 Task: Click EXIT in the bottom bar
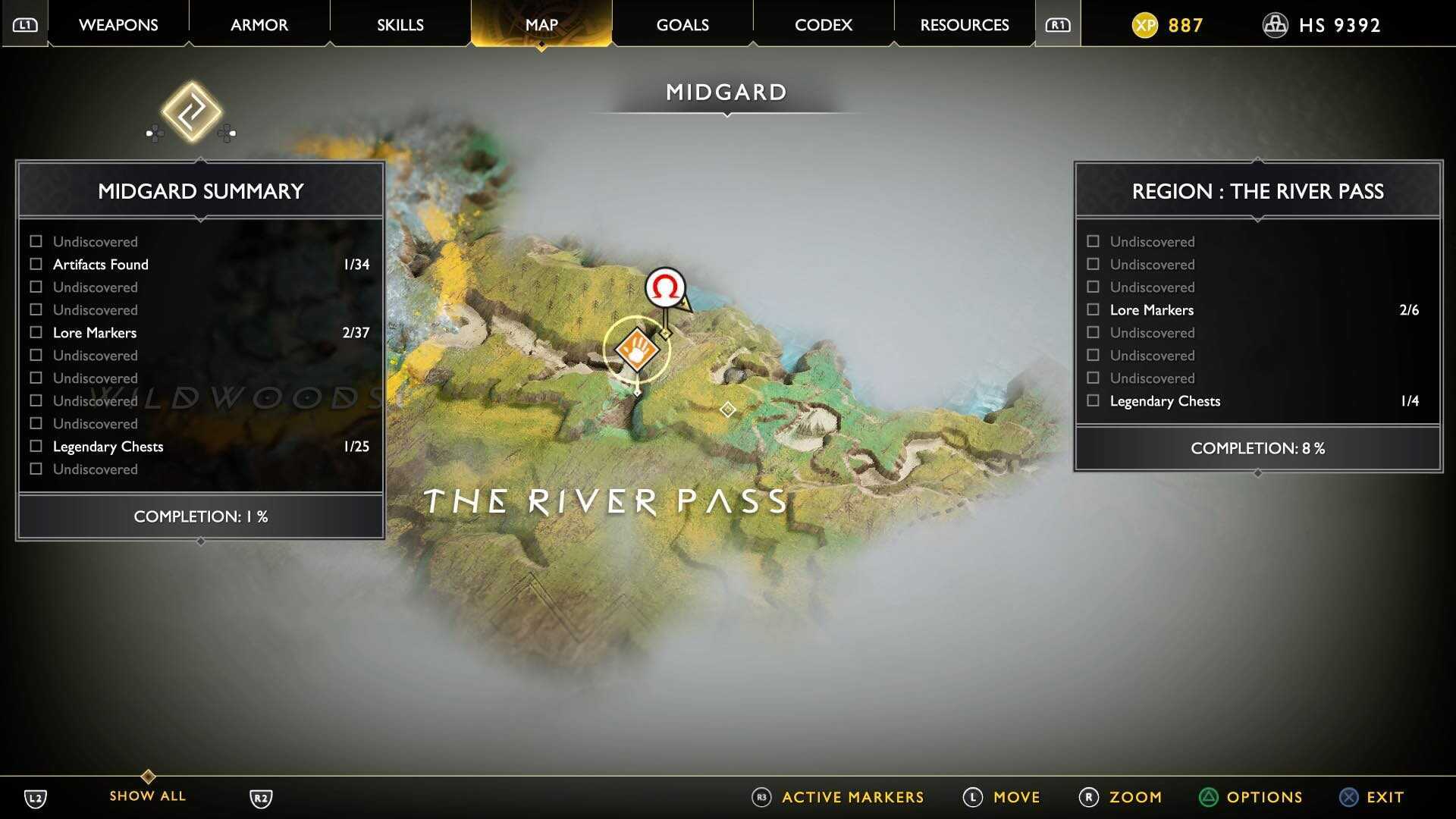click(1383, 797)
